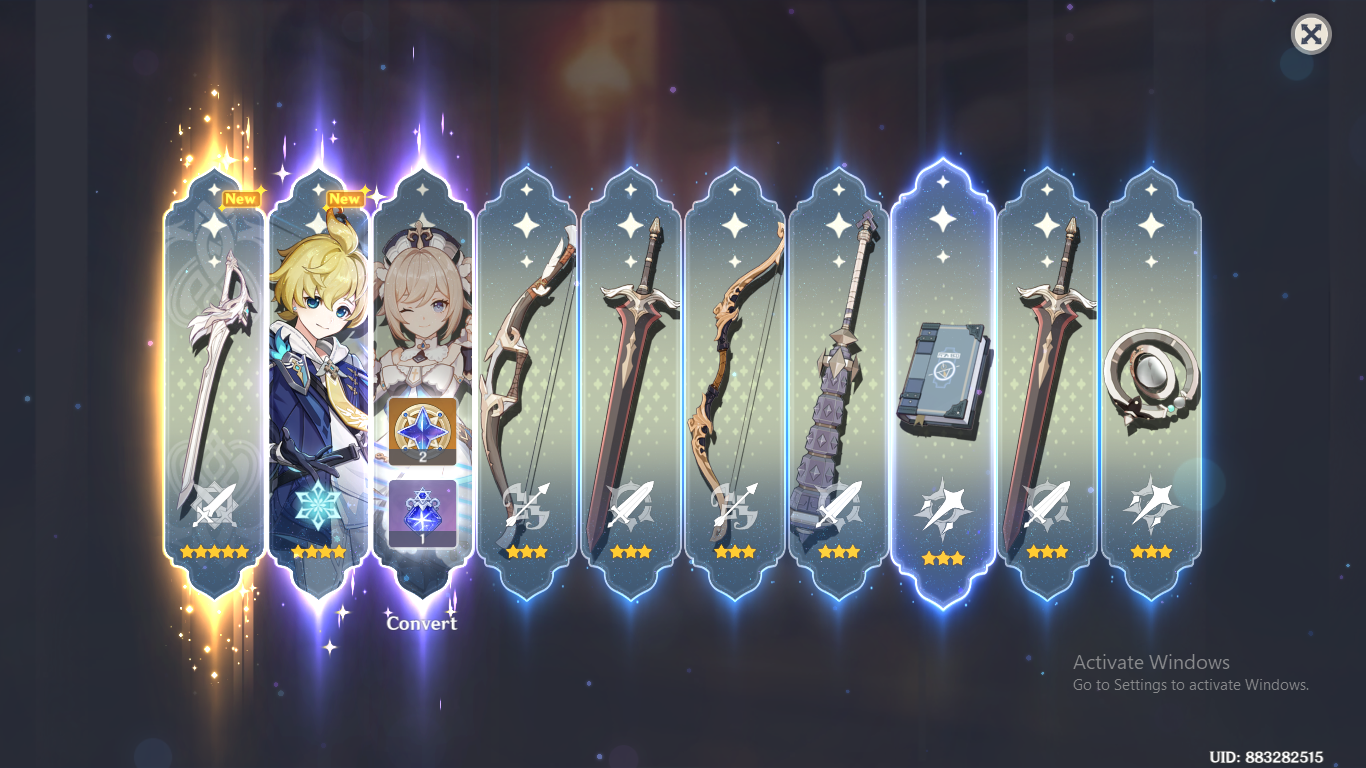Click the five-star rating under the leftmost card
Screen dimensions: 1366x768
click(x=214, y=550)
